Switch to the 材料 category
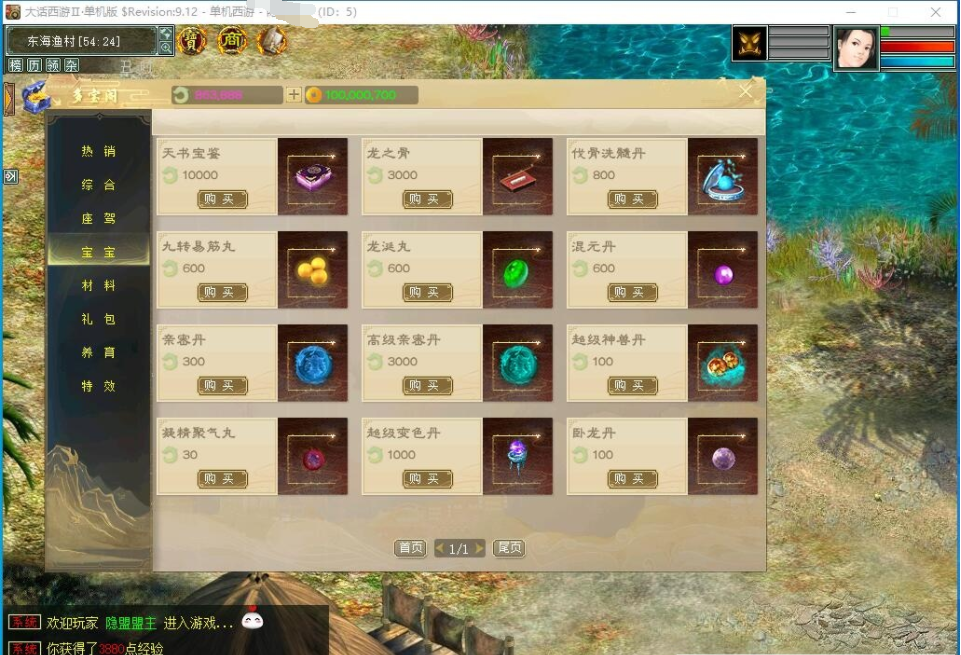Image resolution: width=961 pixels, height=655 pixels. point(99,286)
